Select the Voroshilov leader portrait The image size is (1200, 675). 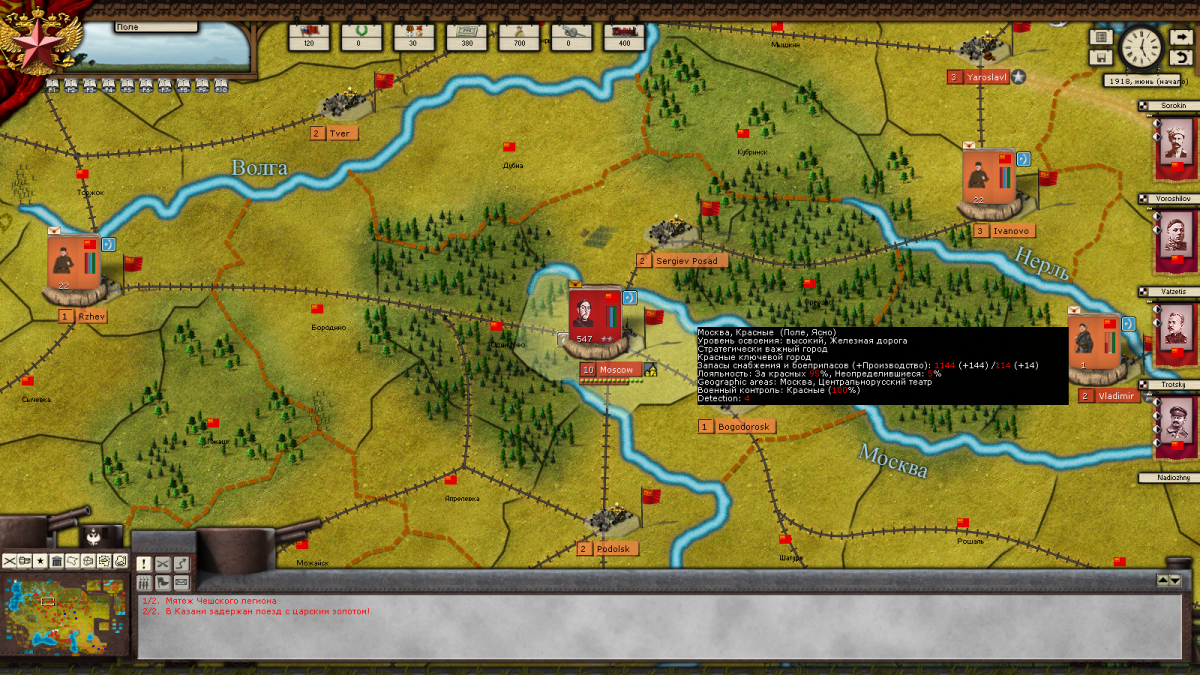1176,239
